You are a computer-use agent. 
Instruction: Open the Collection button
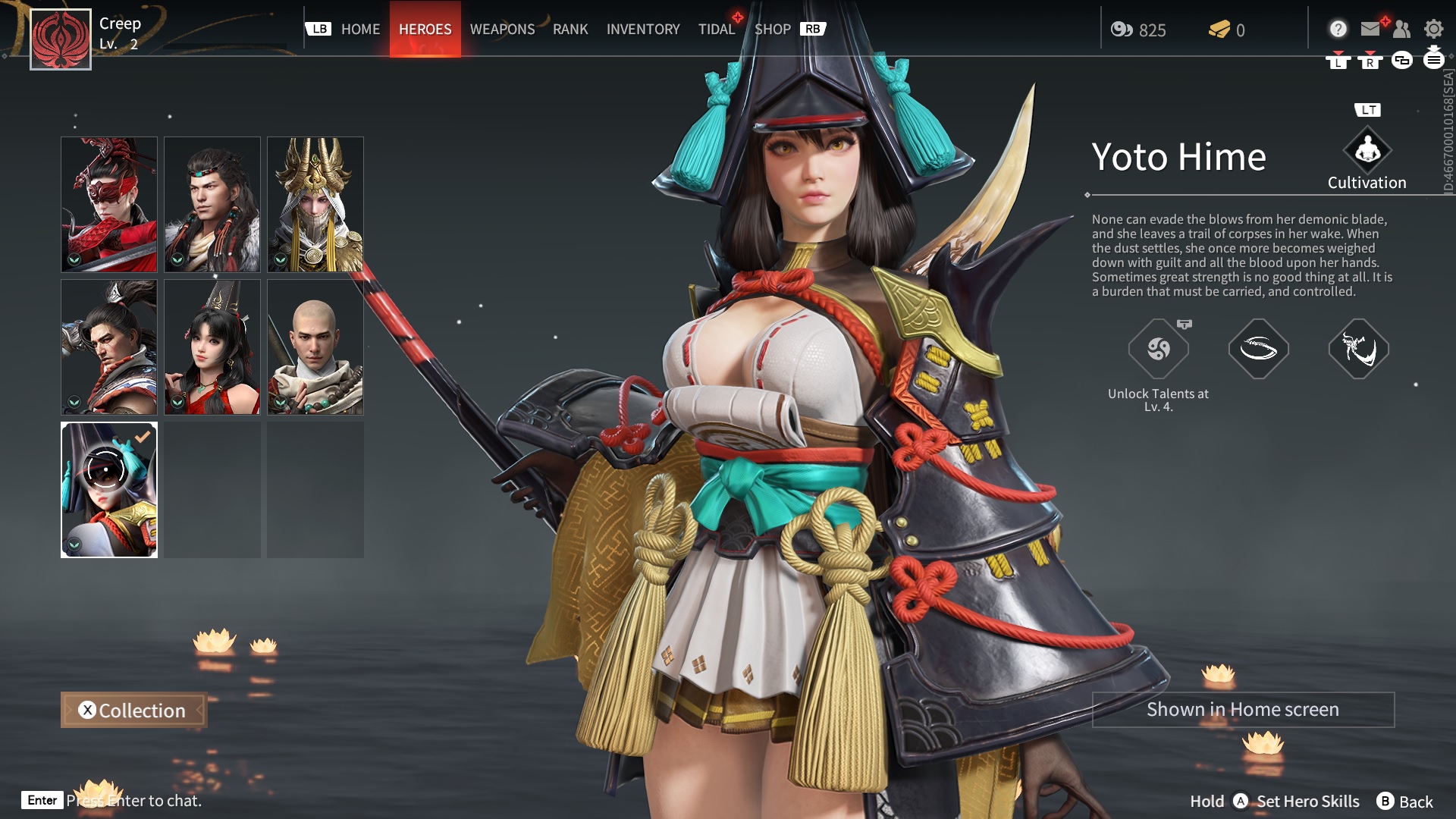tap(133, 711)
